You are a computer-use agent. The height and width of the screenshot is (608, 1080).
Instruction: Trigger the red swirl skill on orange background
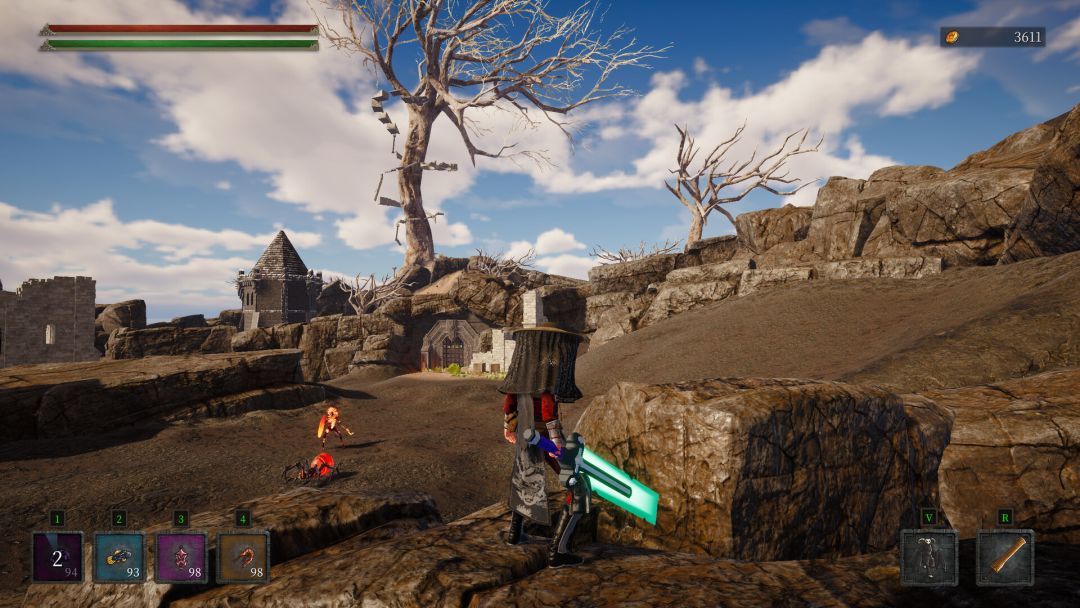[x=243, y=557]
